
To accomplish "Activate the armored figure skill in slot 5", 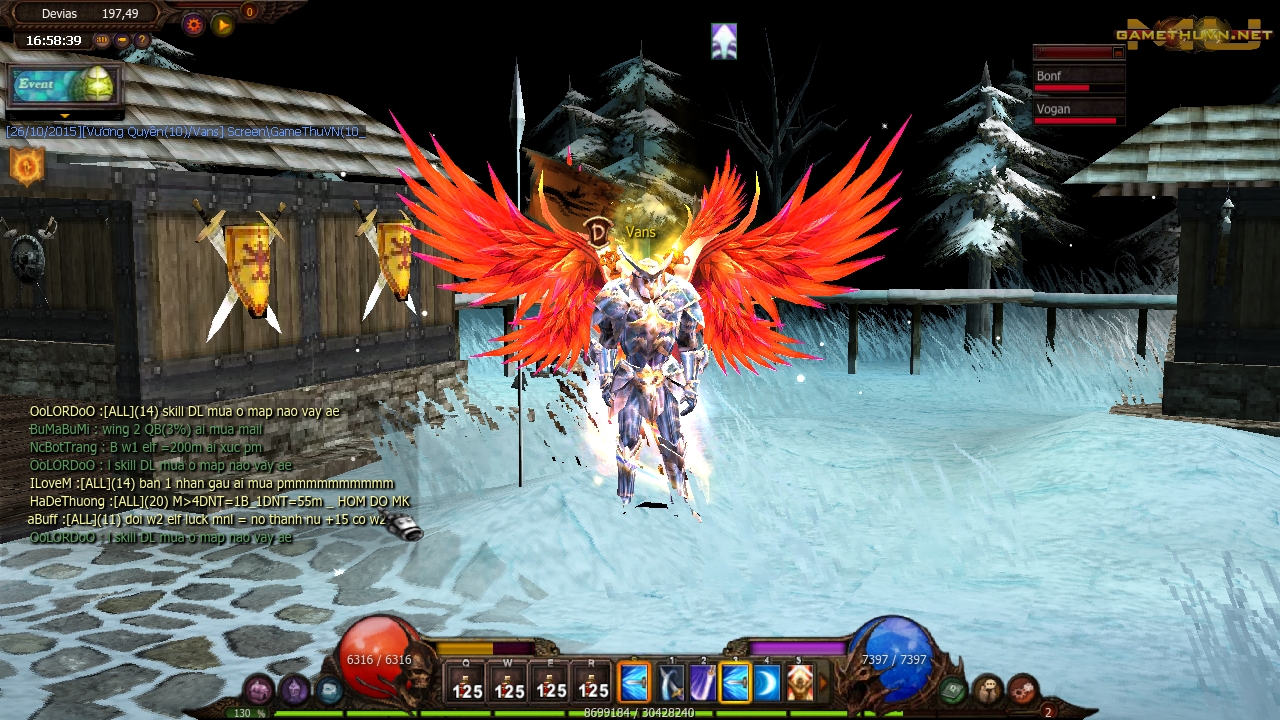I will [799, 684].
